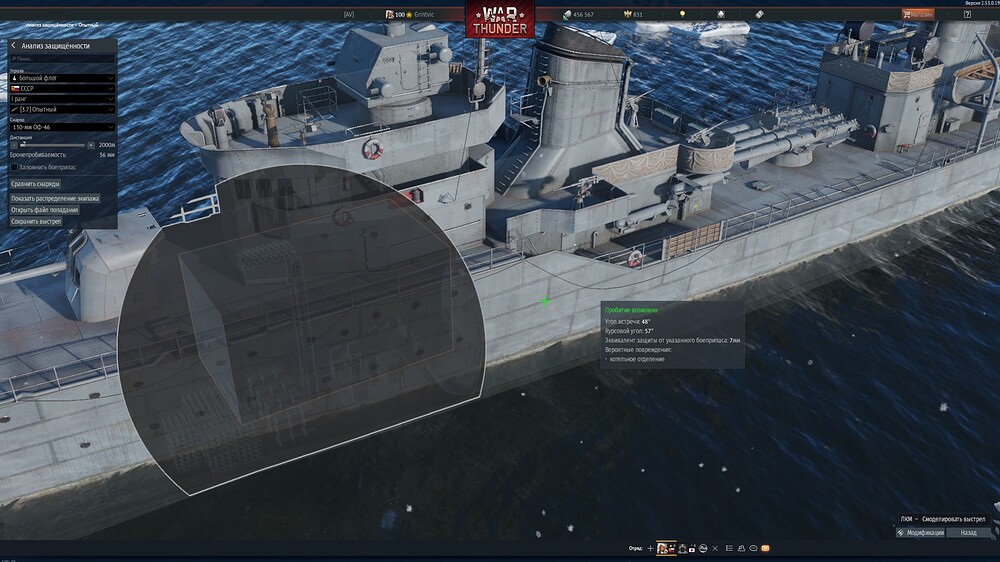Increase distance with the plus button
The width and height of the screenshot is (1000, 562).
pyautogui.click(x=92, y=144)
